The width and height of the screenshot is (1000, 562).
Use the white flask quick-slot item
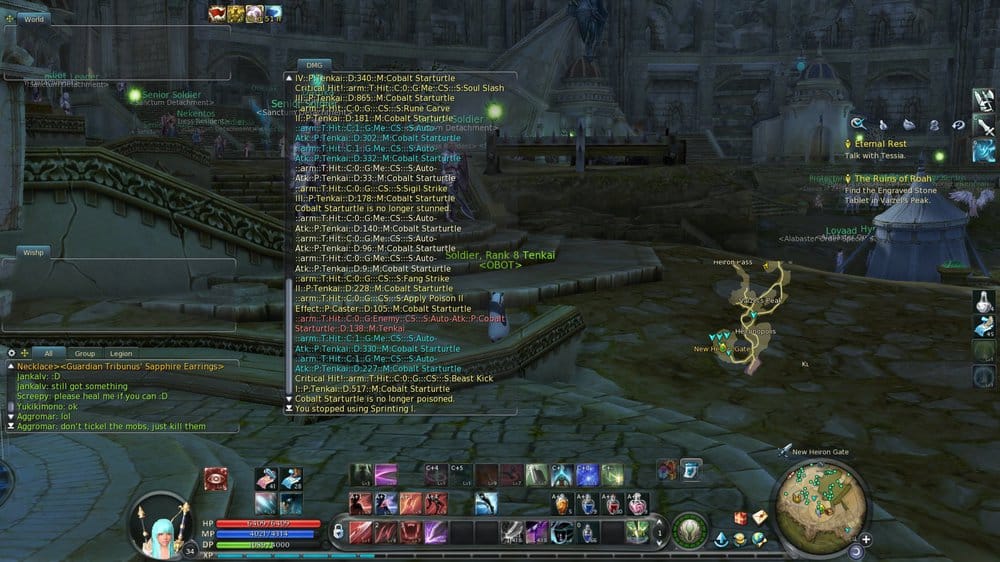coord(984,300)
